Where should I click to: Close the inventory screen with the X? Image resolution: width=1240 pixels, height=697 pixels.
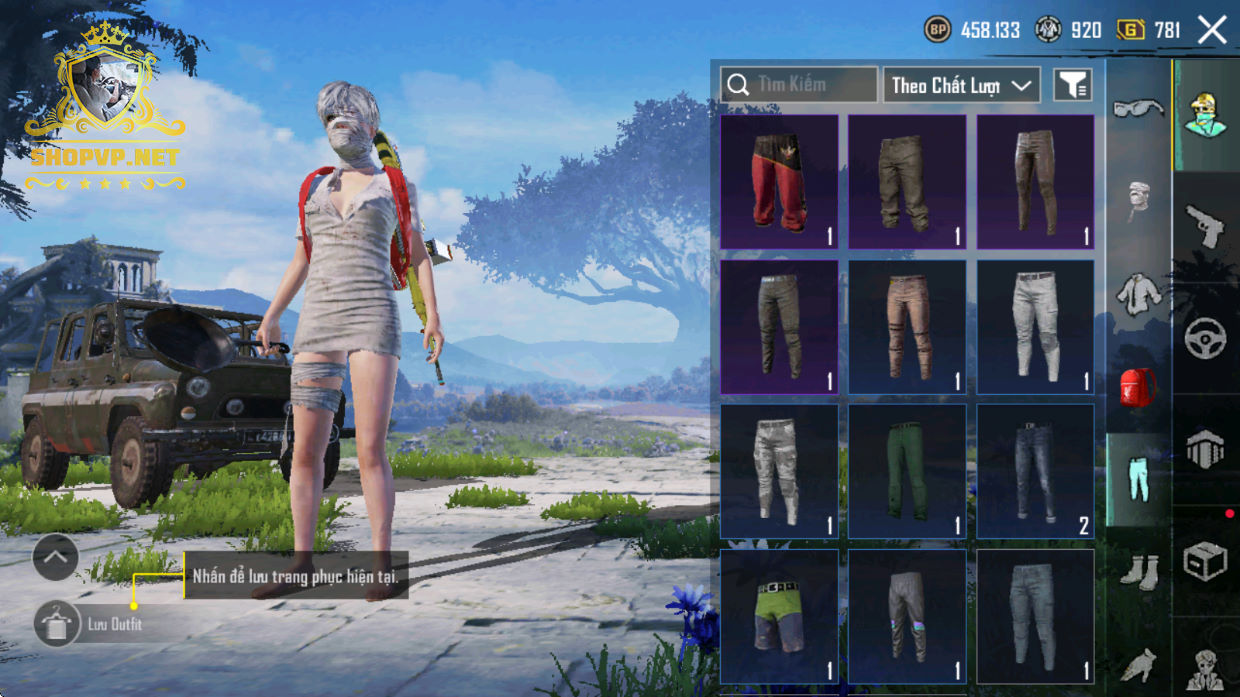tap(1212, 30)
